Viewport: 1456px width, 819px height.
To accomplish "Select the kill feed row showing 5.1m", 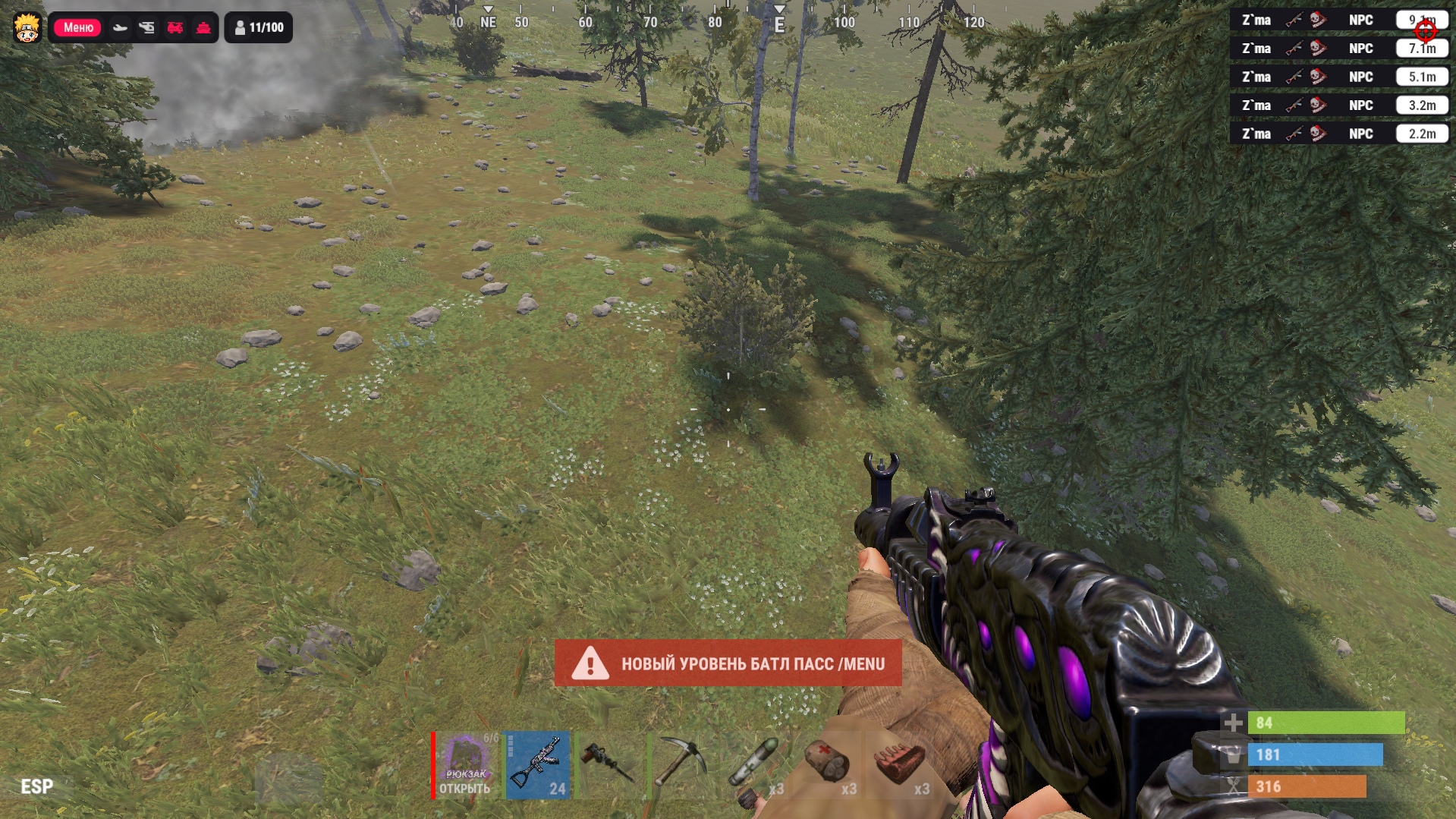I will tap(1339, 77).
